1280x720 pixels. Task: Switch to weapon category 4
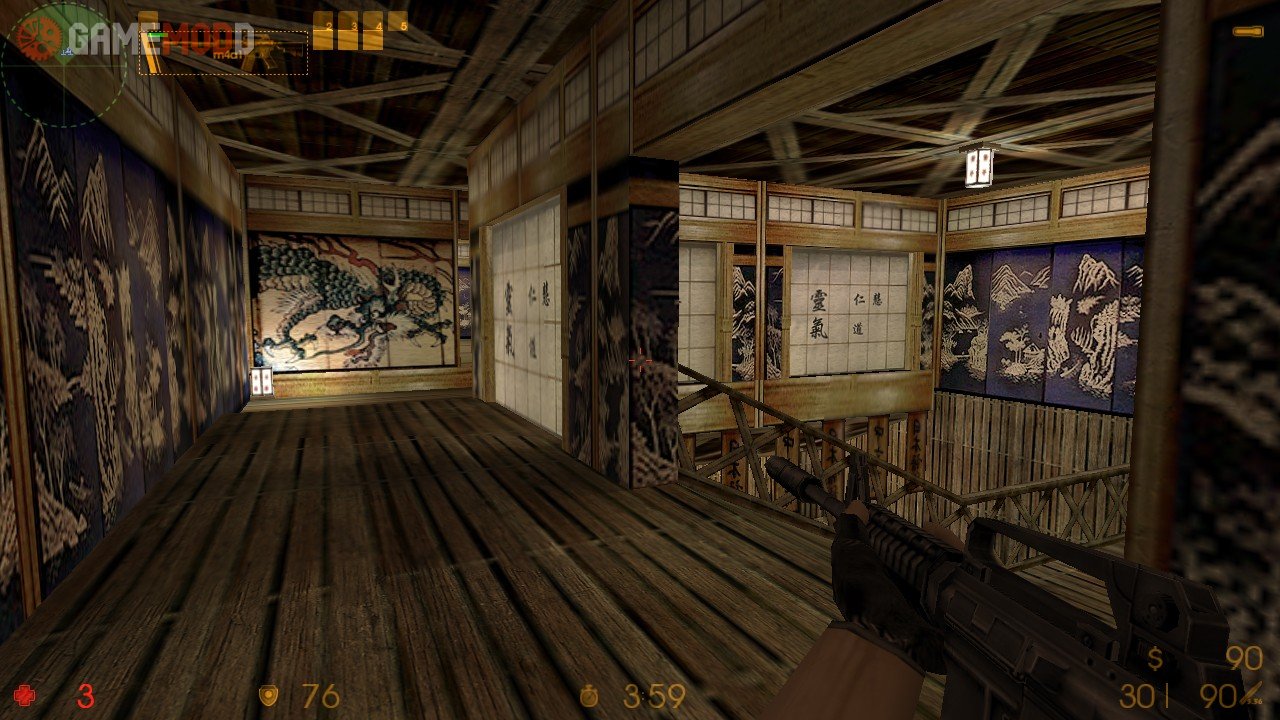click(x=373, y=30)
